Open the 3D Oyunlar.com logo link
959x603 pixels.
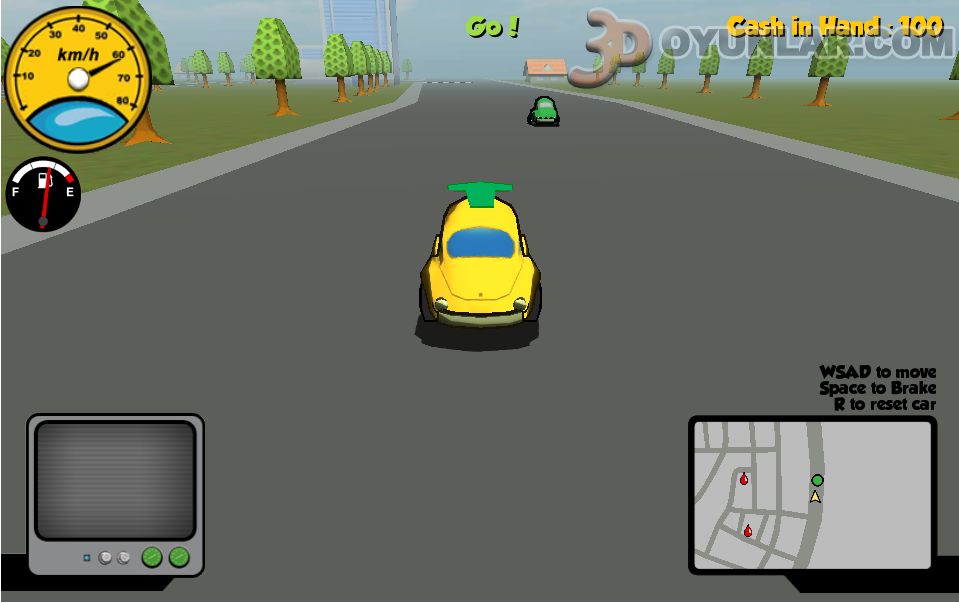(760, 45)
